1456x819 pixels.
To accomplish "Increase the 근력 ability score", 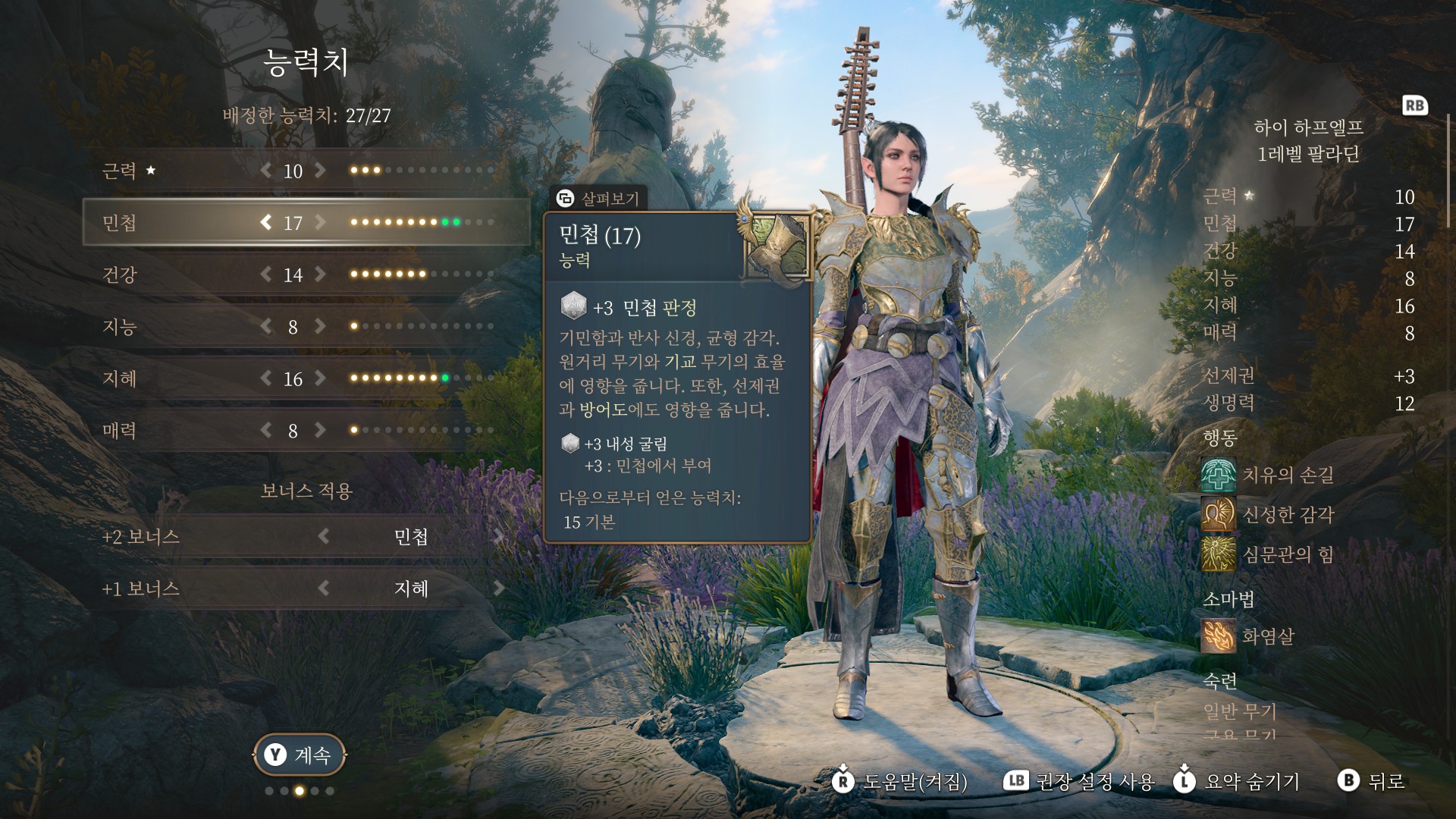I will tap(321, 171).
